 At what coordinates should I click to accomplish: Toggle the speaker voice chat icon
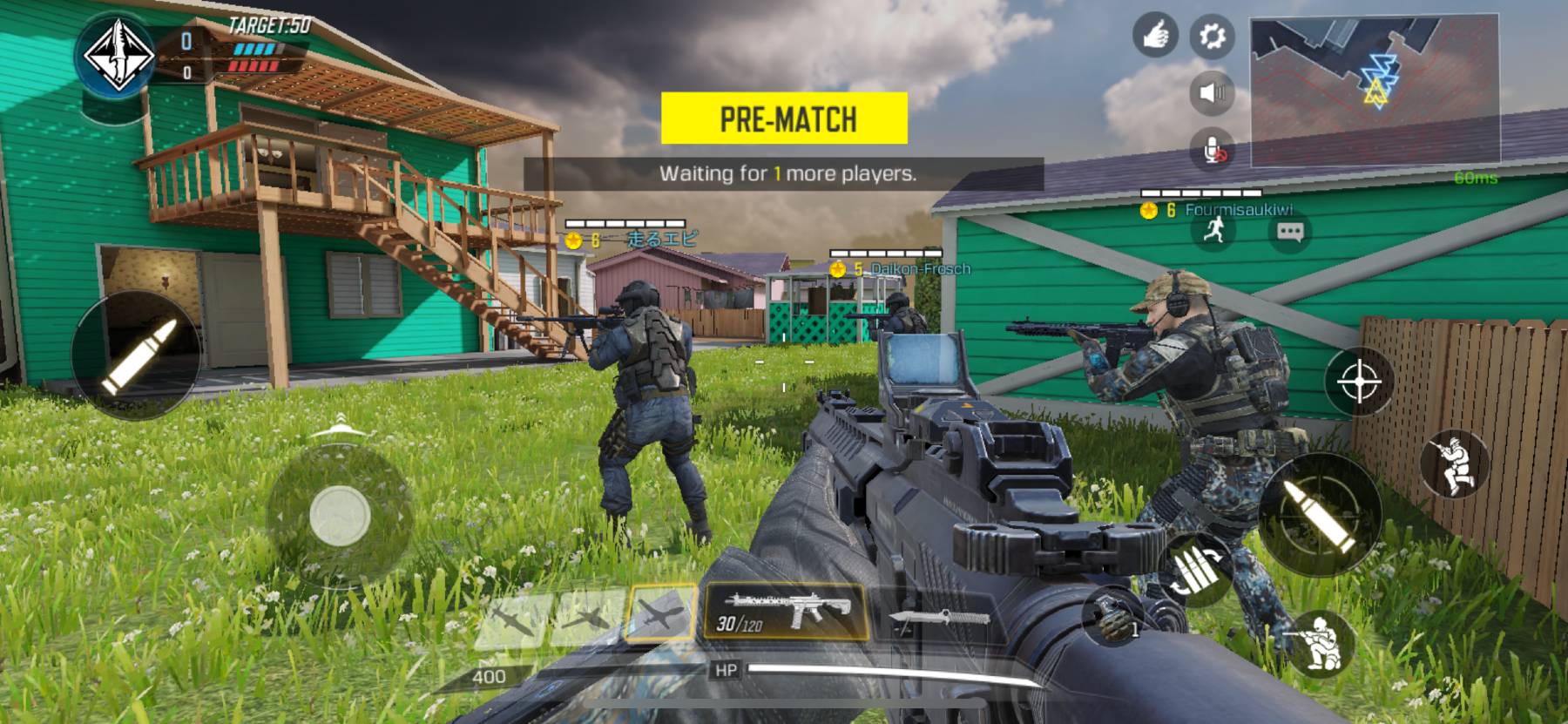[x=1212, y=91]
